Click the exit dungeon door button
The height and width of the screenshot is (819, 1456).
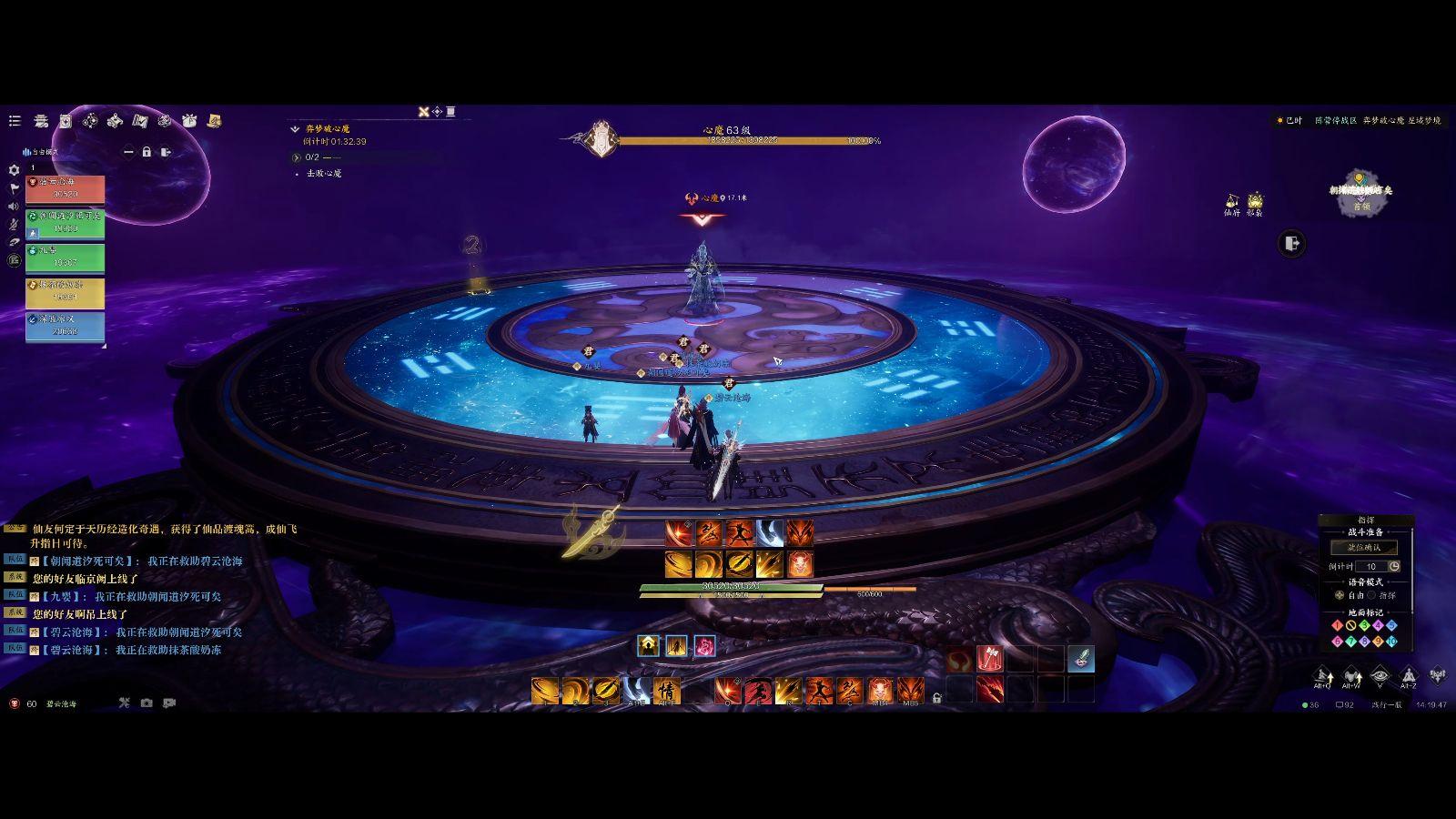click(x=1291, y=243)
